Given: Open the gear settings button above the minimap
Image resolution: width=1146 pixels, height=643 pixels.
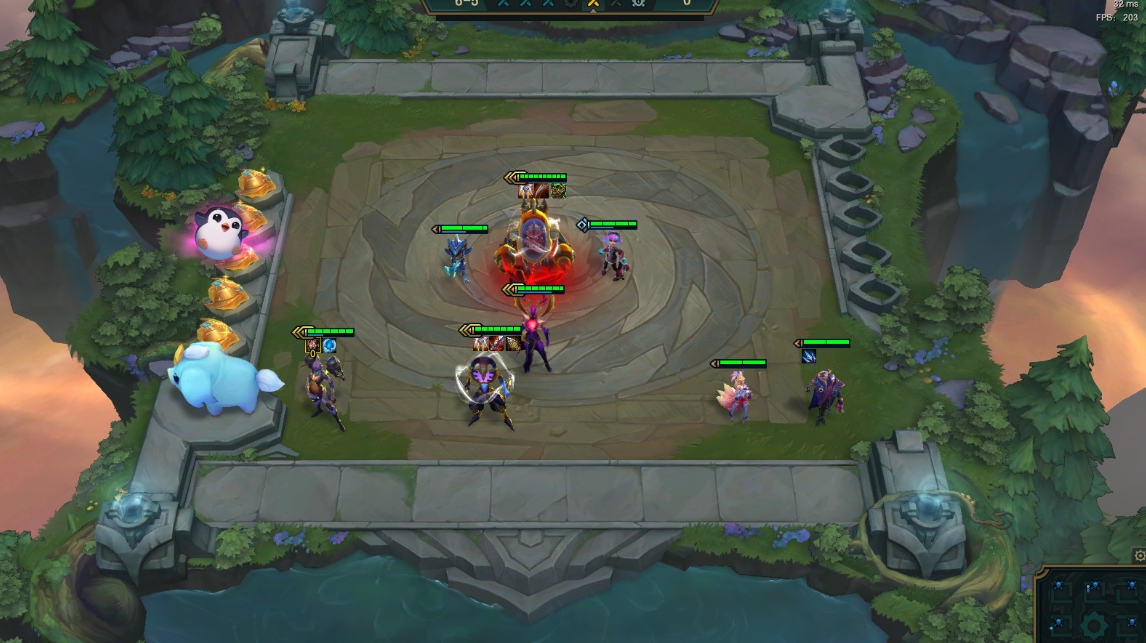Looking at the screenshot, I should [x=1139, y=555].
